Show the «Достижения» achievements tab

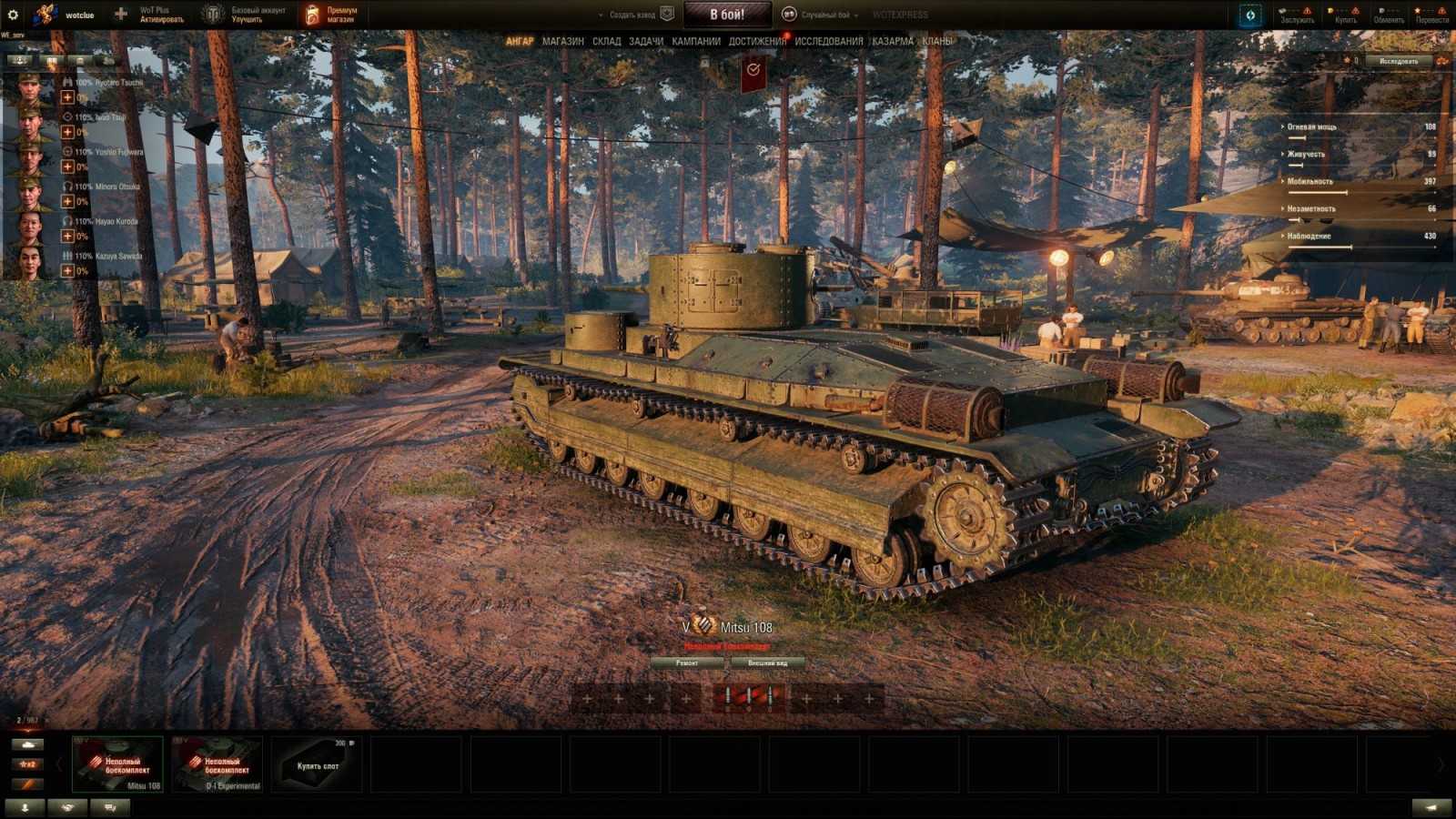(x=756, y=41)
